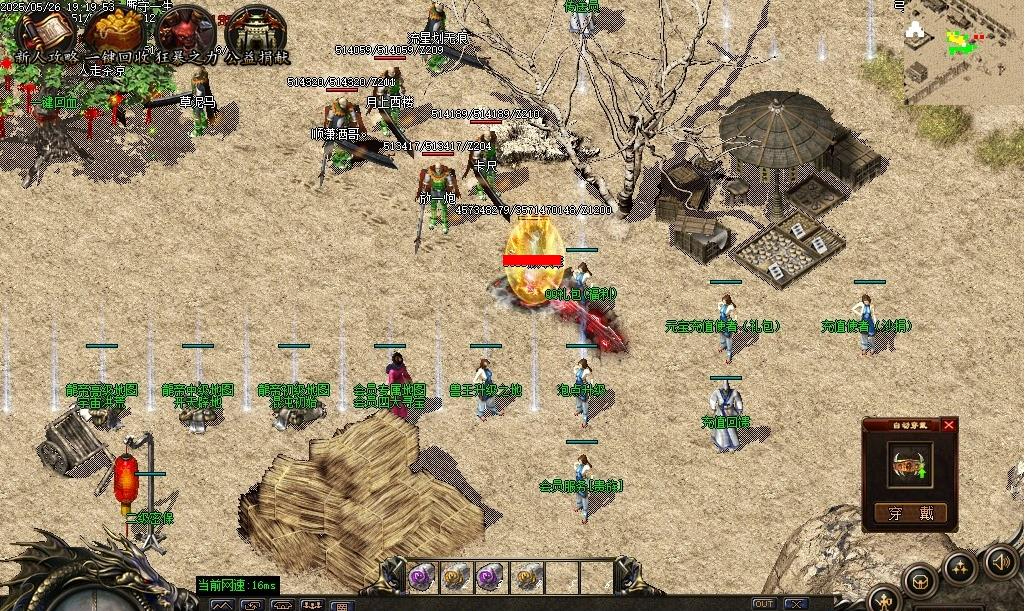Close the 自动穿戴 auto-equip popup
Screen dimensions: 1026x611
pyautogui.click(x=949, y=425)
